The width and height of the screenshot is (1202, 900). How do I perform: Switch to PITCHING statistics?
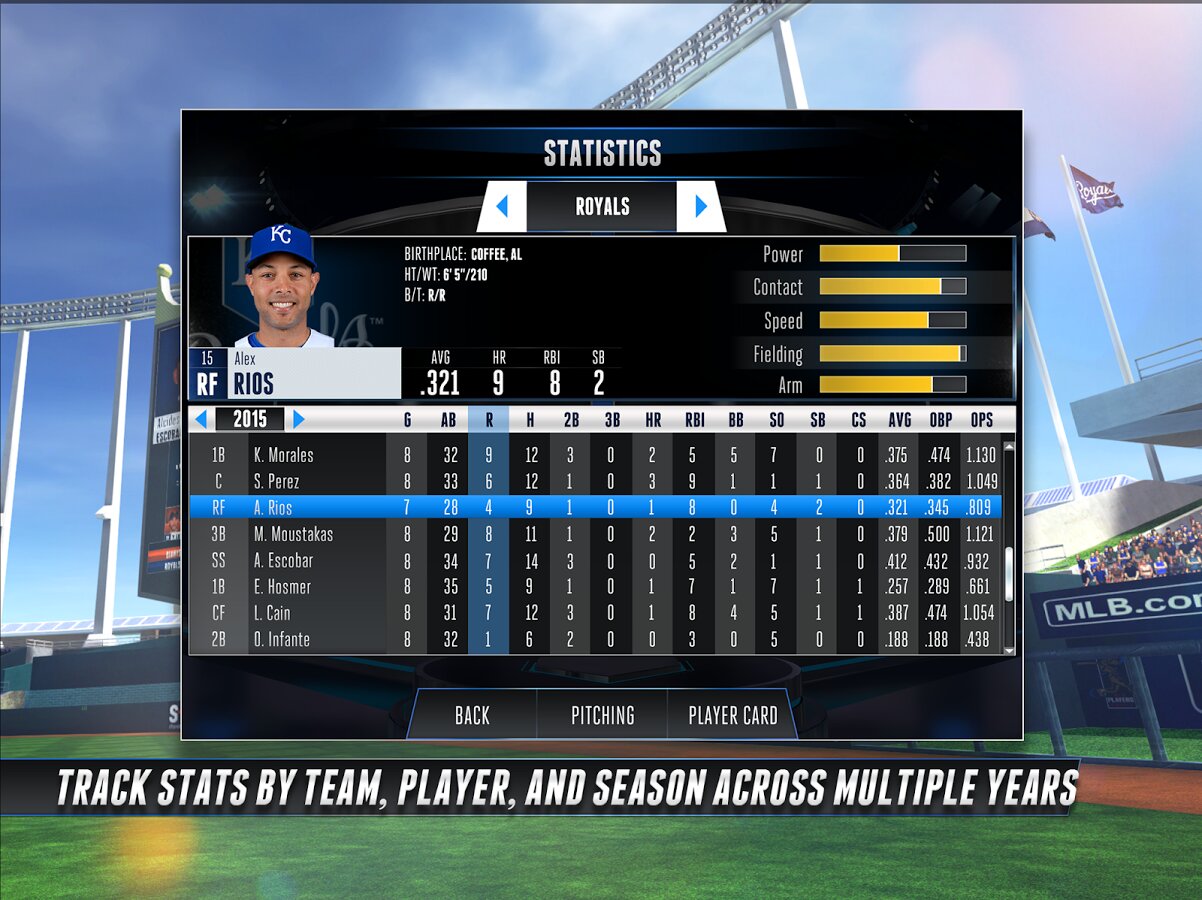[602, 715]
